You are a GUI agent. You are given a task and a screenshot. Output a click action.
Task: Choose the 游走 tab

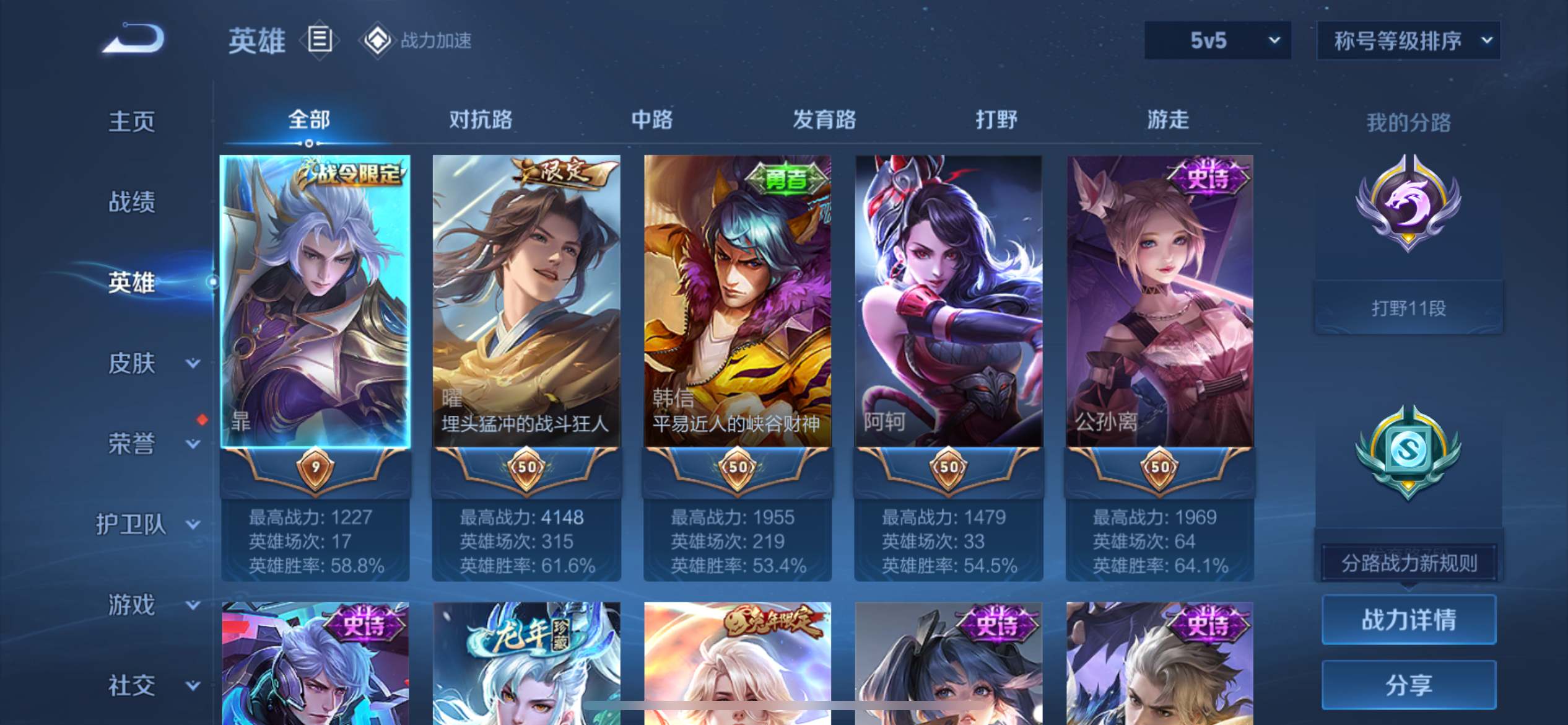pos(1167,120)
